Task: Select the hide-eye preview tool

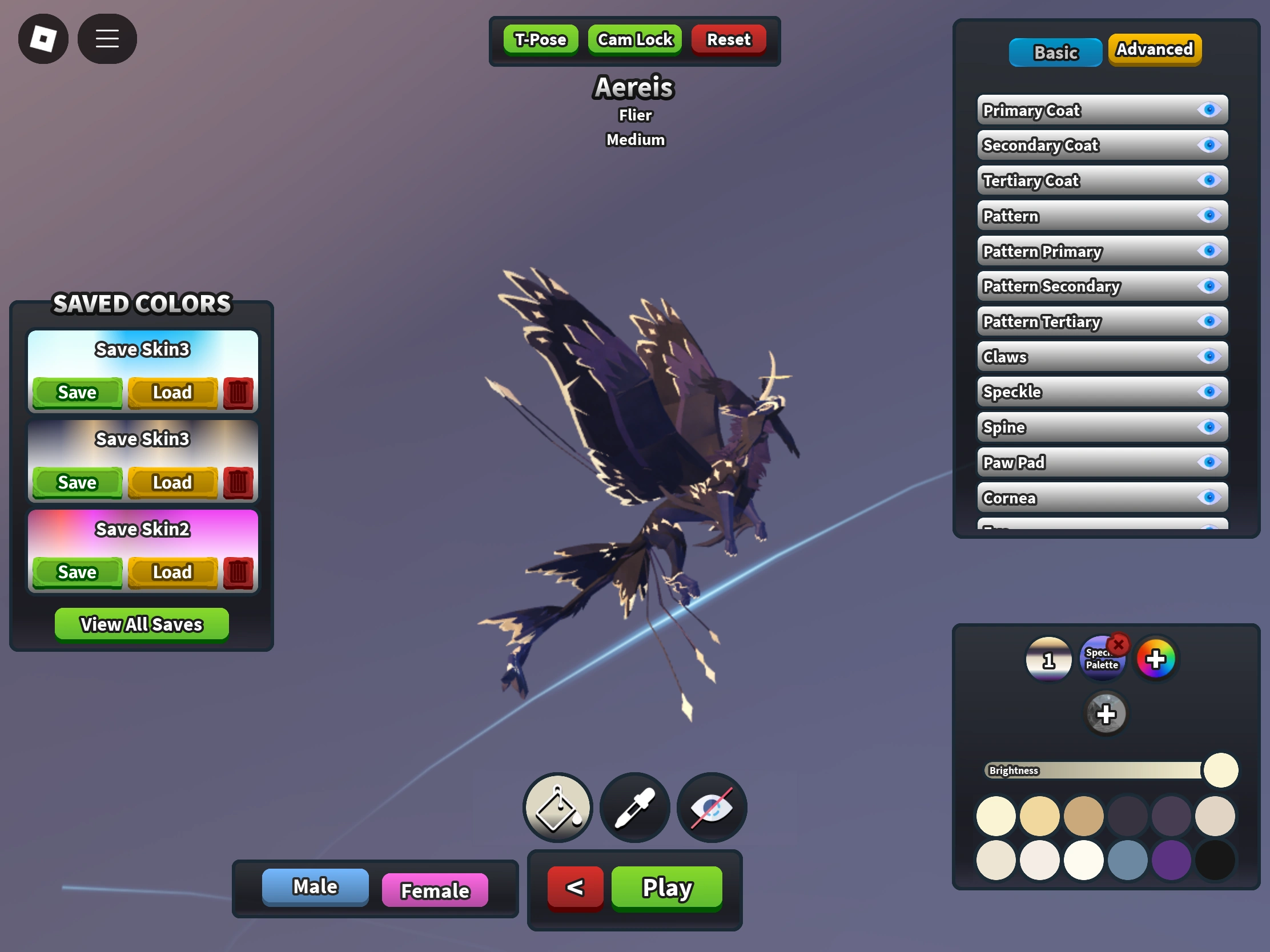Action: (x=711, y=808)
